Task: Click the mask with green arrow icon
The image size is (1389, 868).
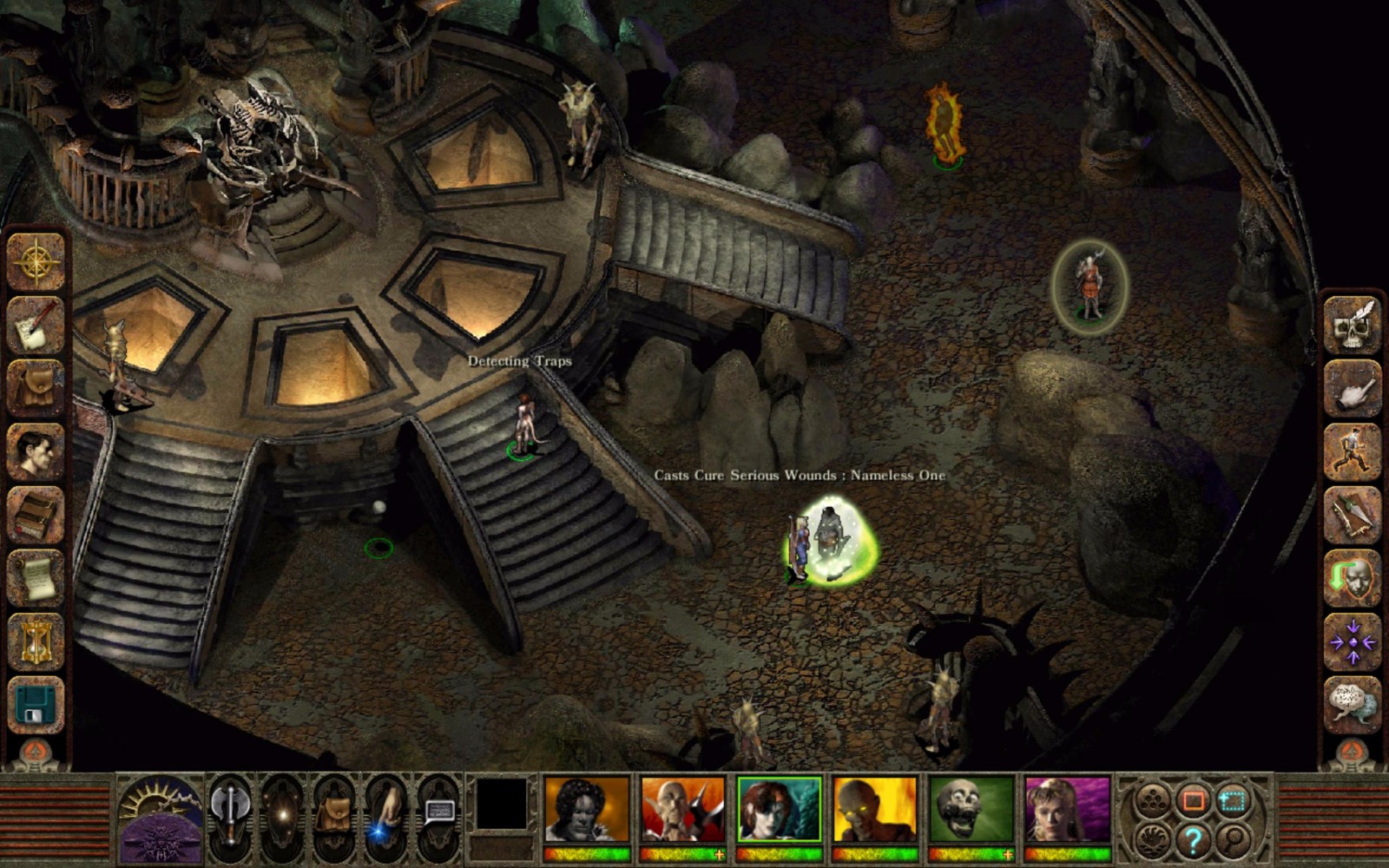Action: [1352, 578]
